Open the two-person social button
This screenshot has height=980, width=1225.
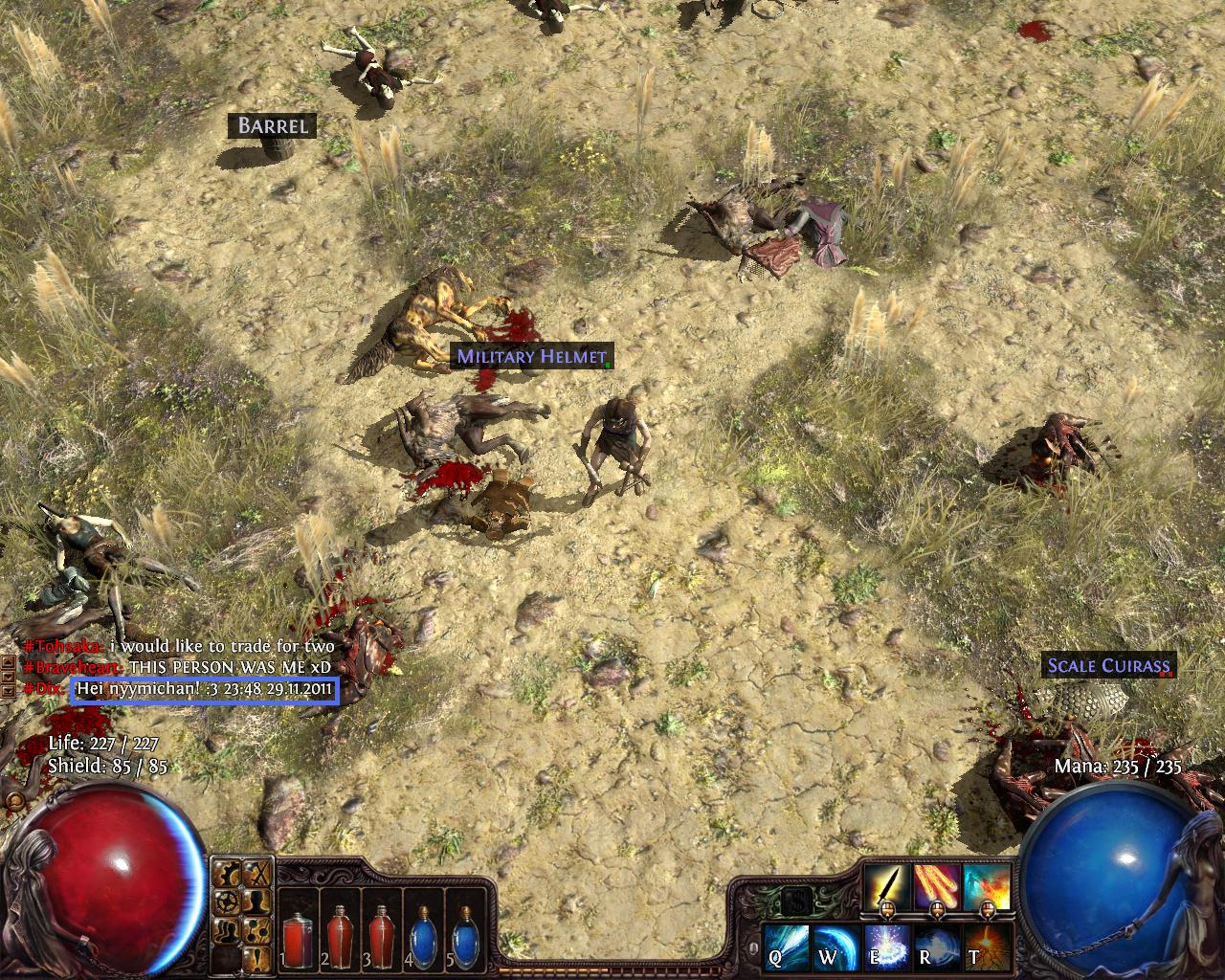(228, 928)
